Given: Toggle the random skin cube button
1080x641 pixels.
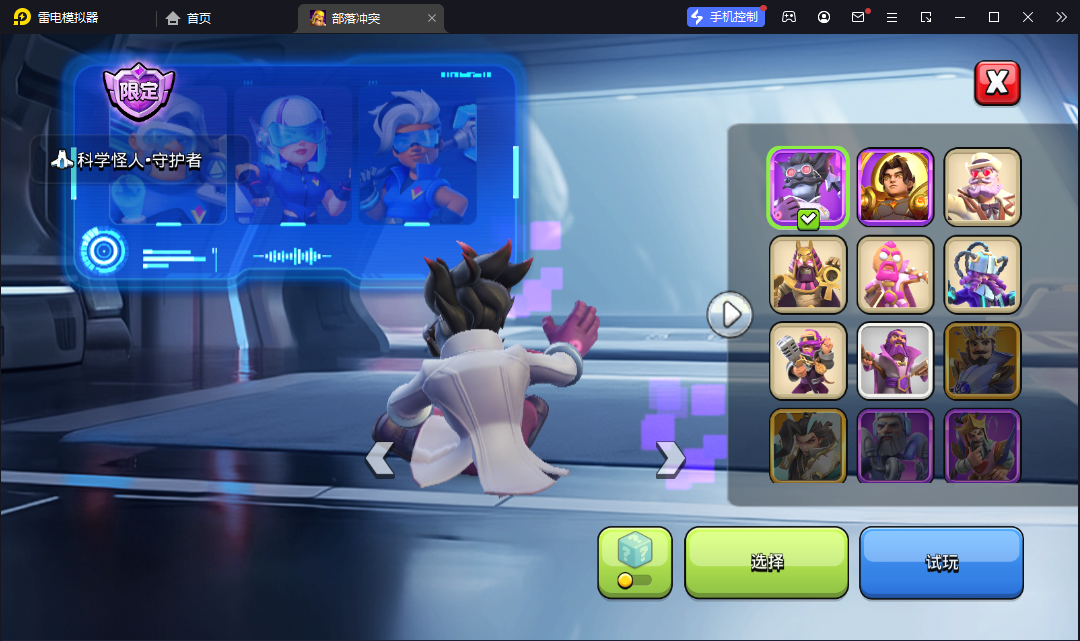Looking at the screenshot, I should tap(634, 561).
